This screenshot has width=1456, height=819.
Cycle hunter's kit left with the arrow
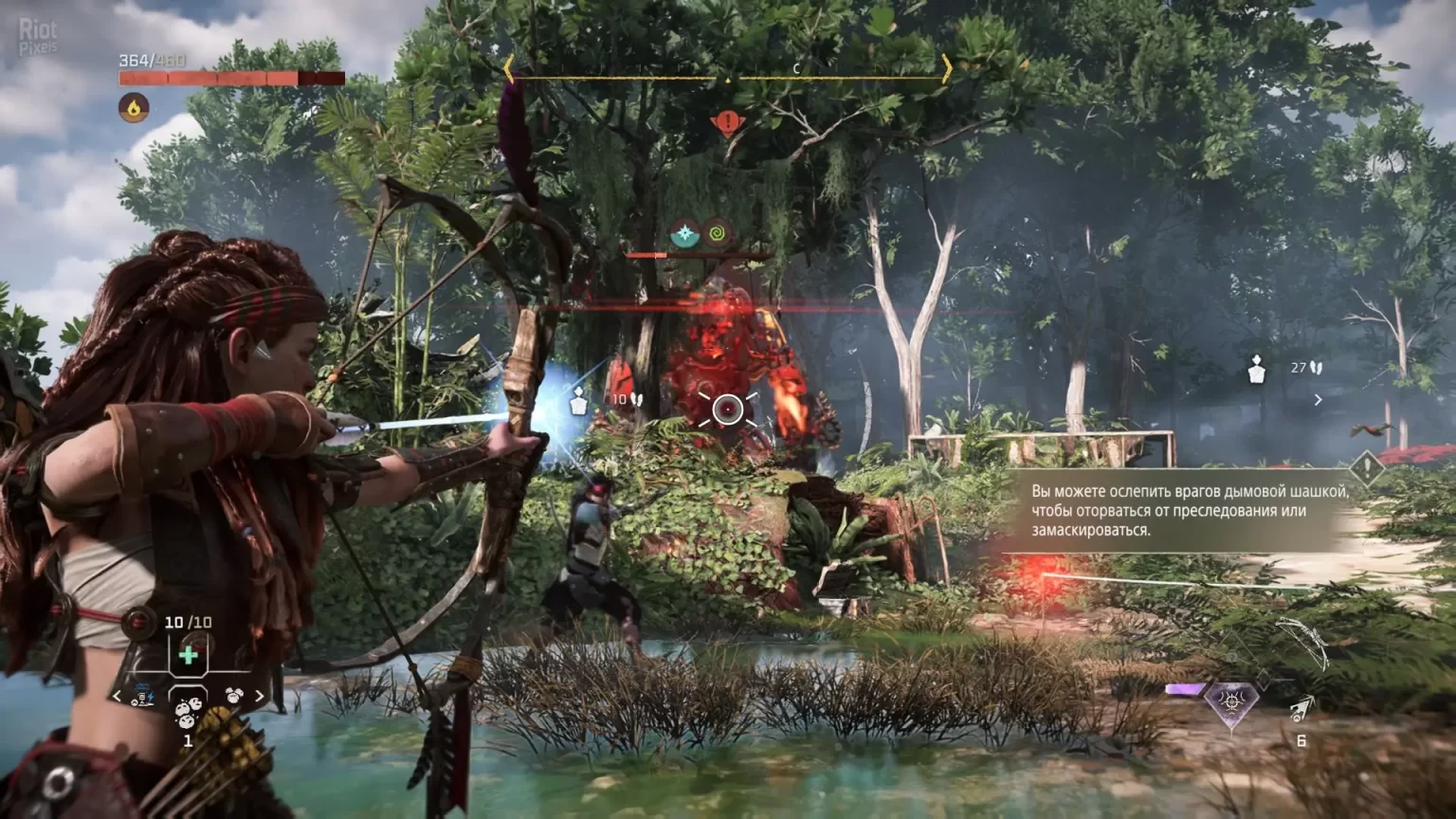(x=118, y=697)
